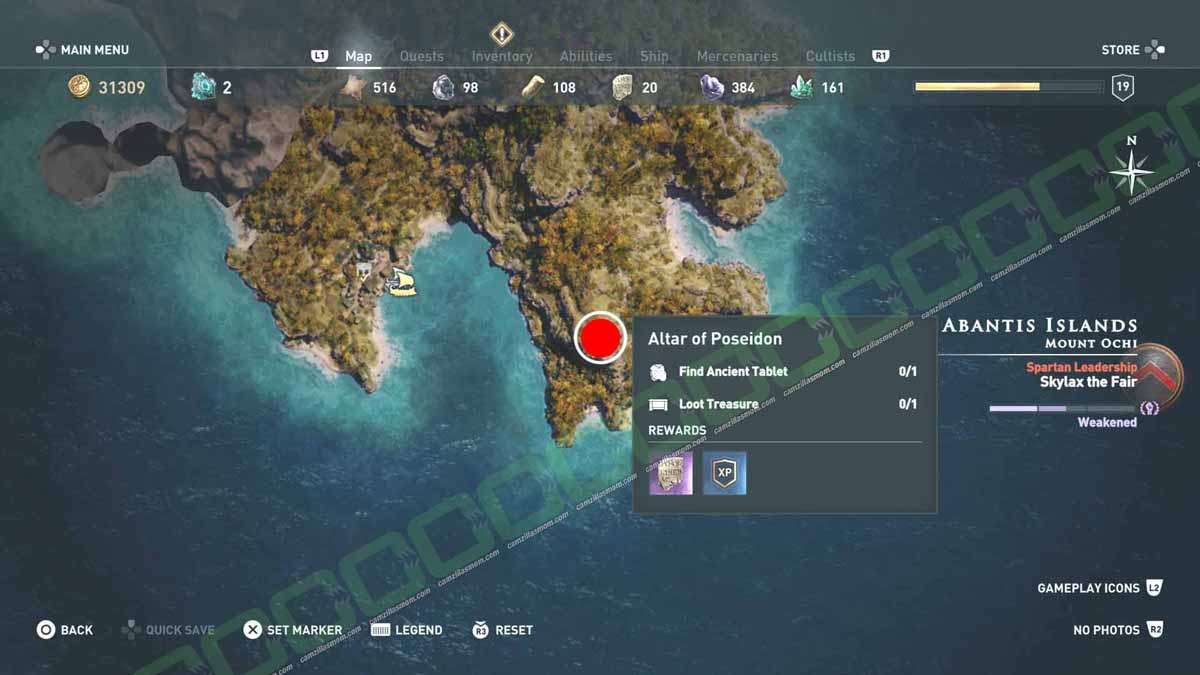Select the epic armor reward icon
1200x675 pixels.
pyautogui.click(x=670, y=473)
